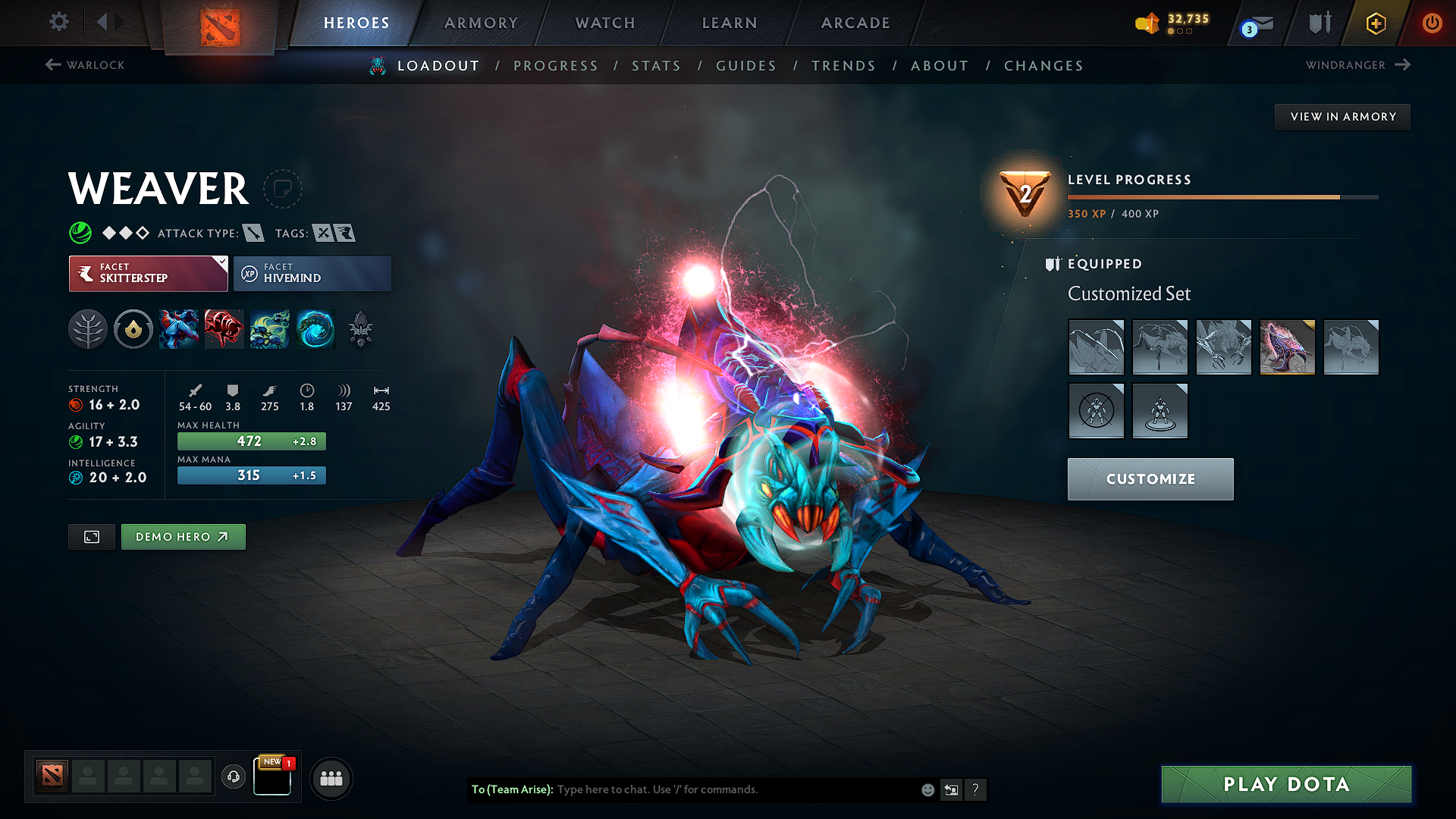
Task: Open Dota Plus hexagon icon
Action: [x=1375, y=23]
